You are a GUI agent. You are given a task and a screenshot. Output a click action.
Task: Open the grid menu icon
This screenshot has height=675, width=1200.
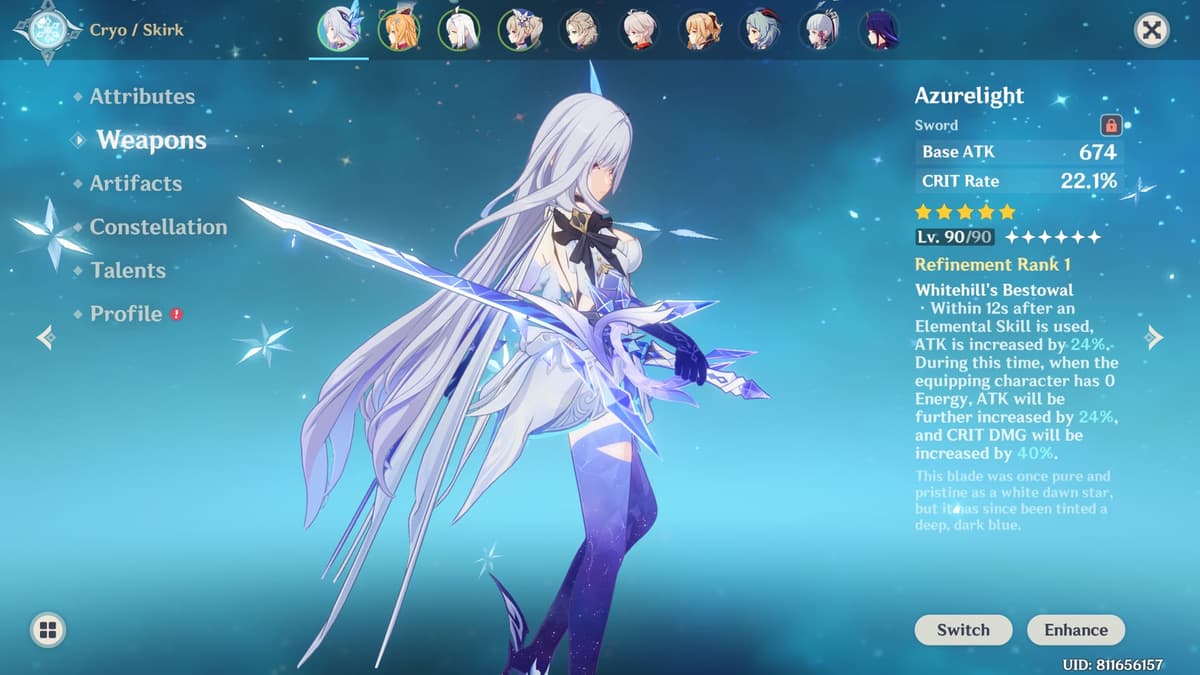[x=47, y=630]
